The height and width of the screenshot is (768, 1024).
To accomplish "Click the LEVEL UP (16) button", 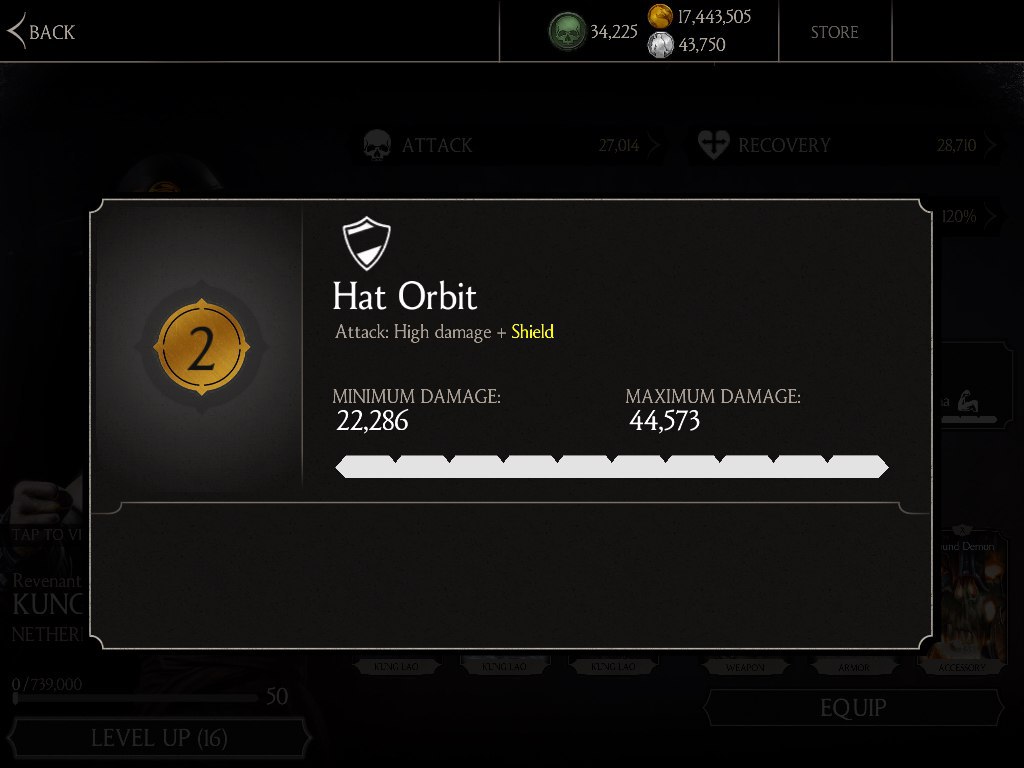I will [160, 739].
